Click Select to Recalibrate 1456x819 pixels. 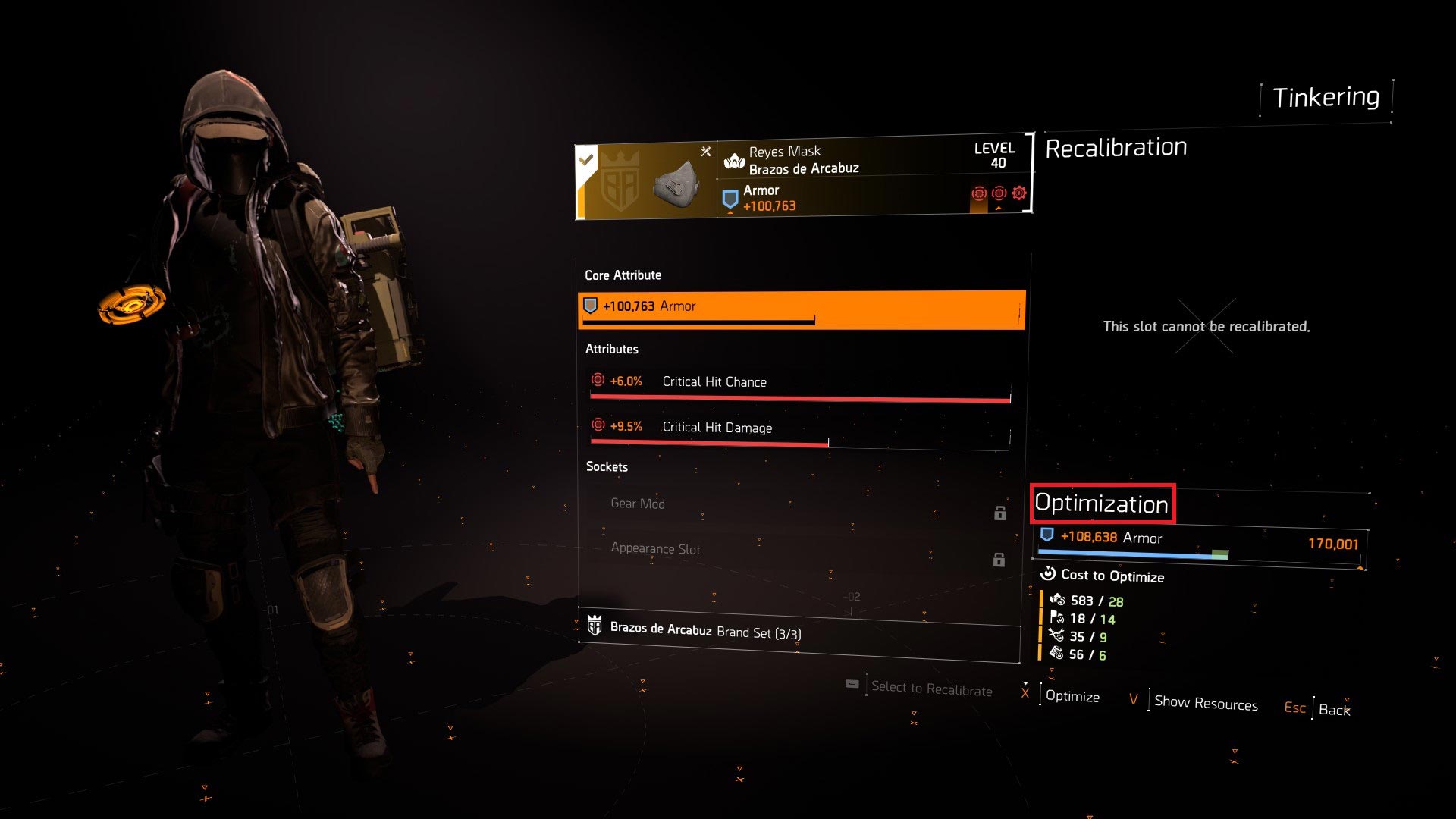pos(931,689)
